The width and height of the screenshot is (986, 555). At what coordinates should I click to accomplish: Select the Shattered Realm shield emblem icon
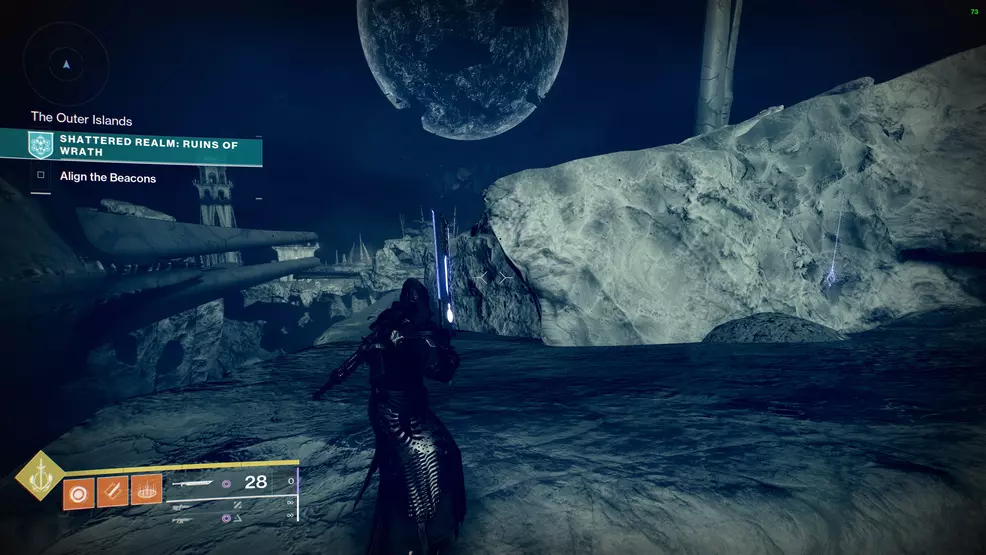(x=41, y=146)
